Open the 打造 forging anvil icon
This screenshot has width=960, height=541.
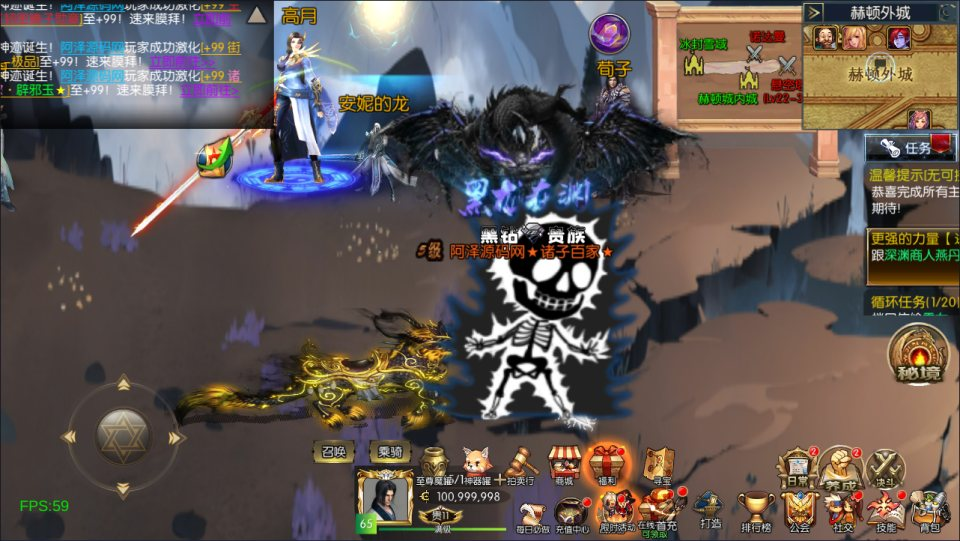tap(711, 511)
